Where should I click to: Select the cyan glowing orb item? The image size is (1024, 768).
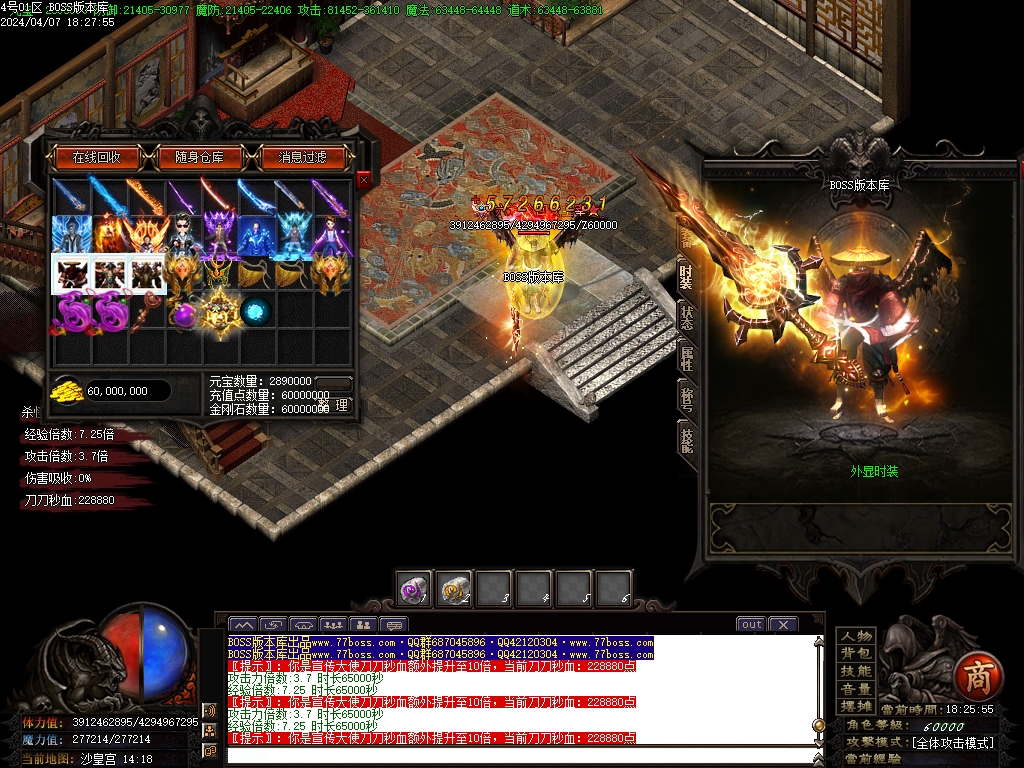[x=254, y=312]
